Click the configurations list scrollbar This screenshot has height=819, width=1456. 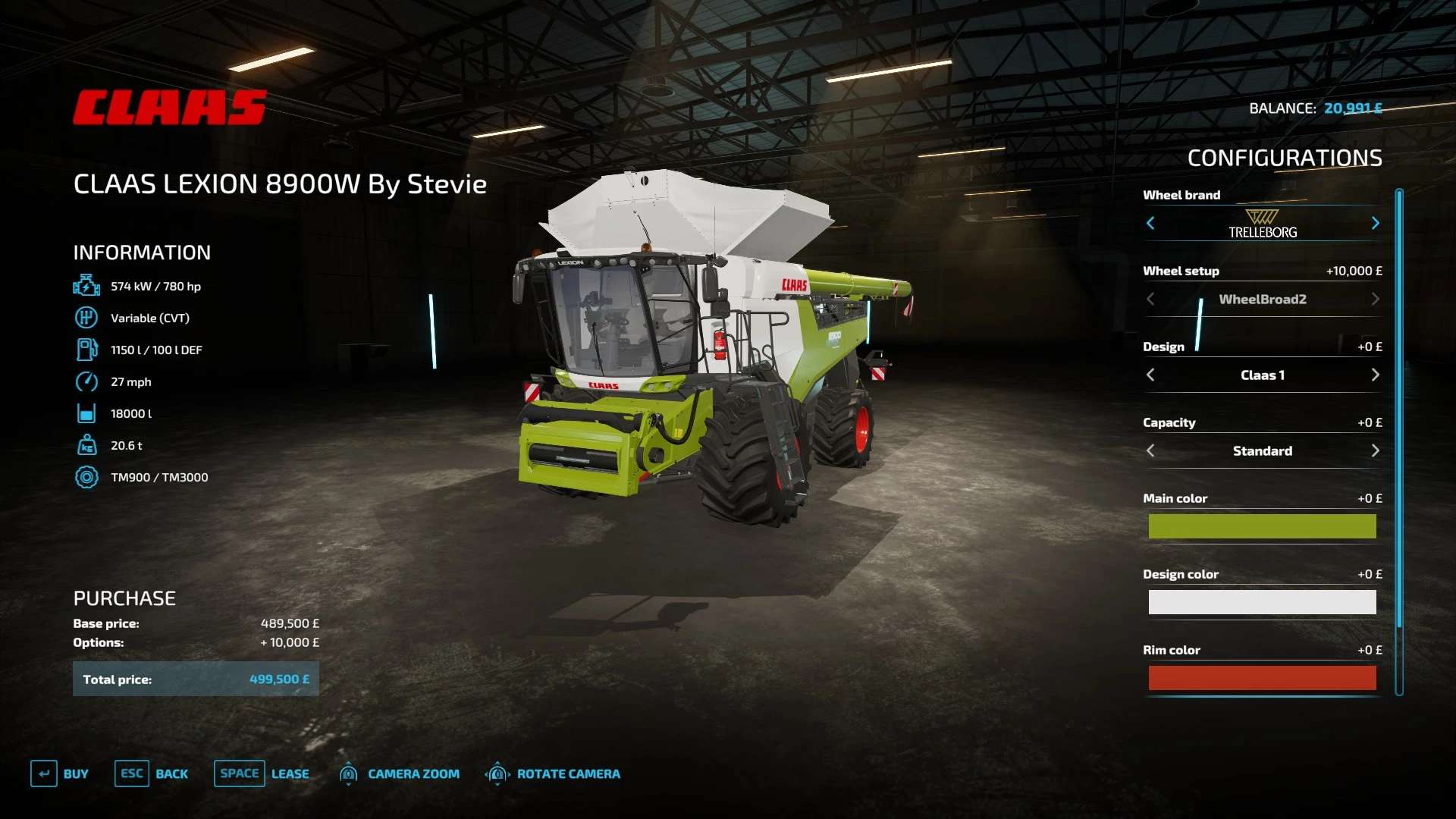[1399, 409]
